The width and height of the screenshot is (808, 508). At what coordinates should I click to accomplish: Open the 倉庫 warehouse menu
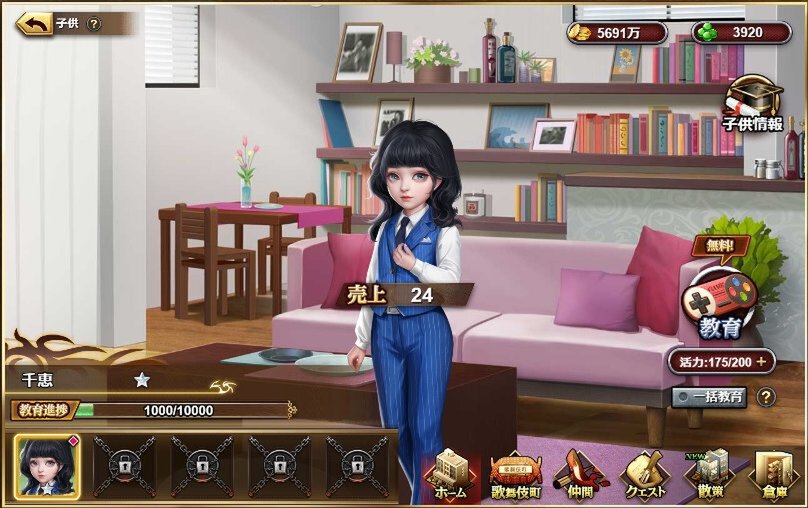[774, 475]
